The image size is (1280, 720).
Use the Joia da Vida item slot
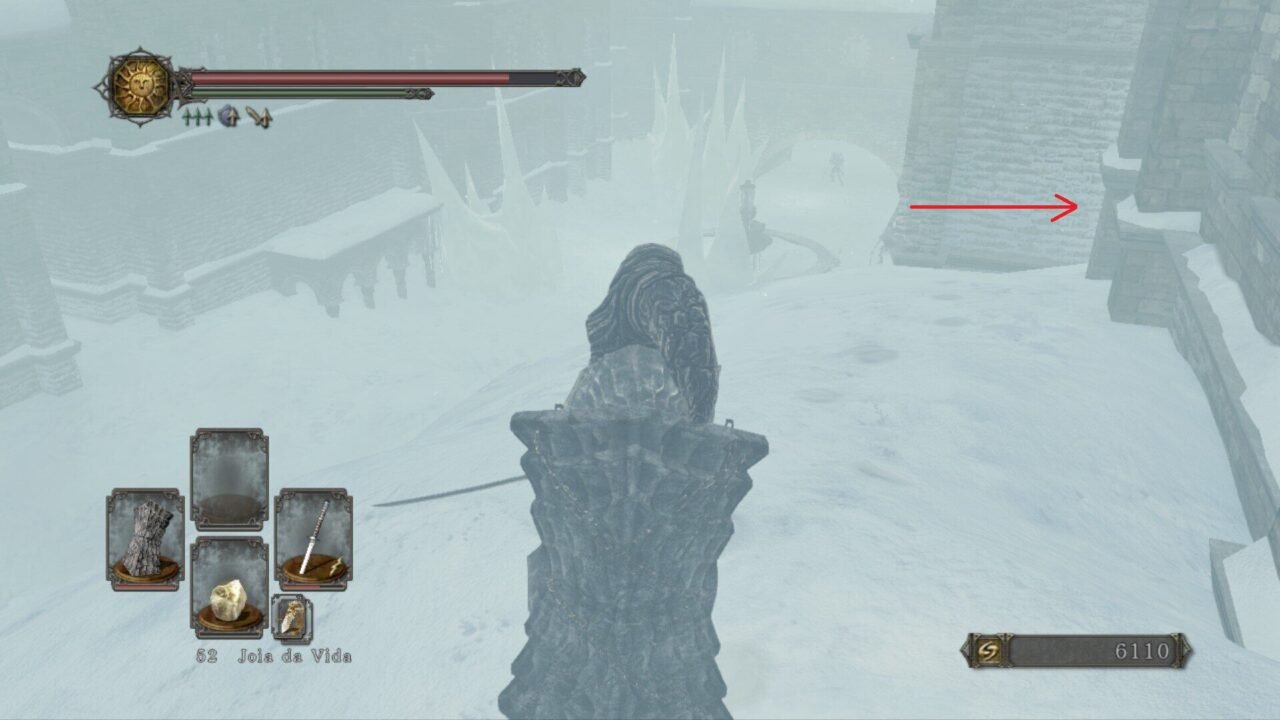tap(229, 587)
